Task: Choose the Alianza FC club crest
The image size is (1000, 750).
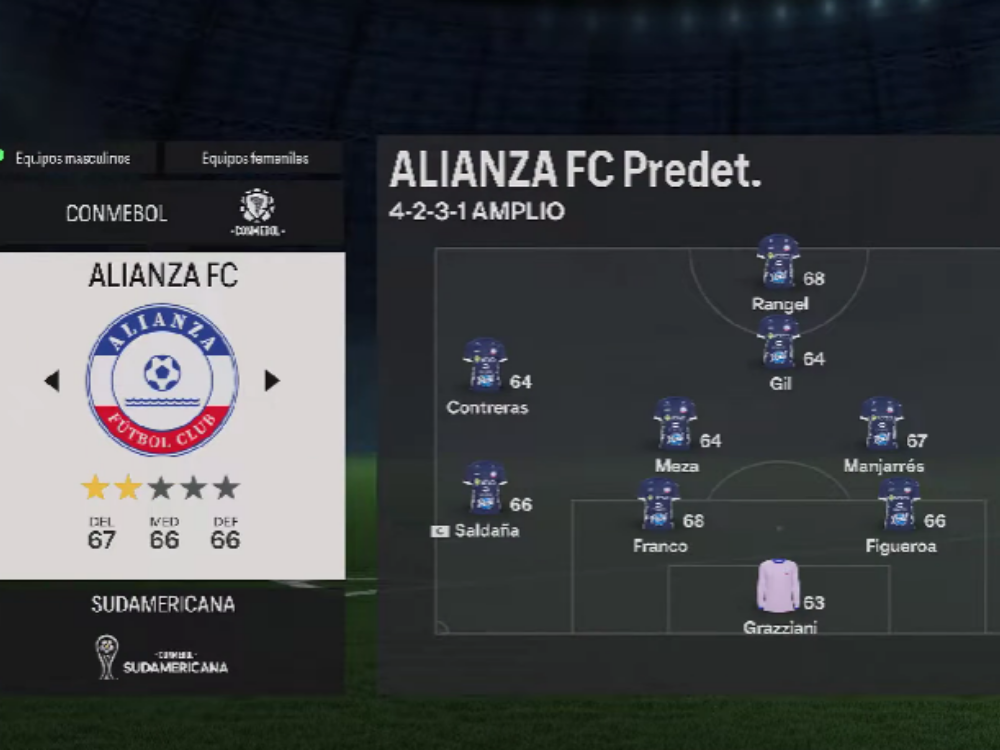Action: click(x=162, y=380)
